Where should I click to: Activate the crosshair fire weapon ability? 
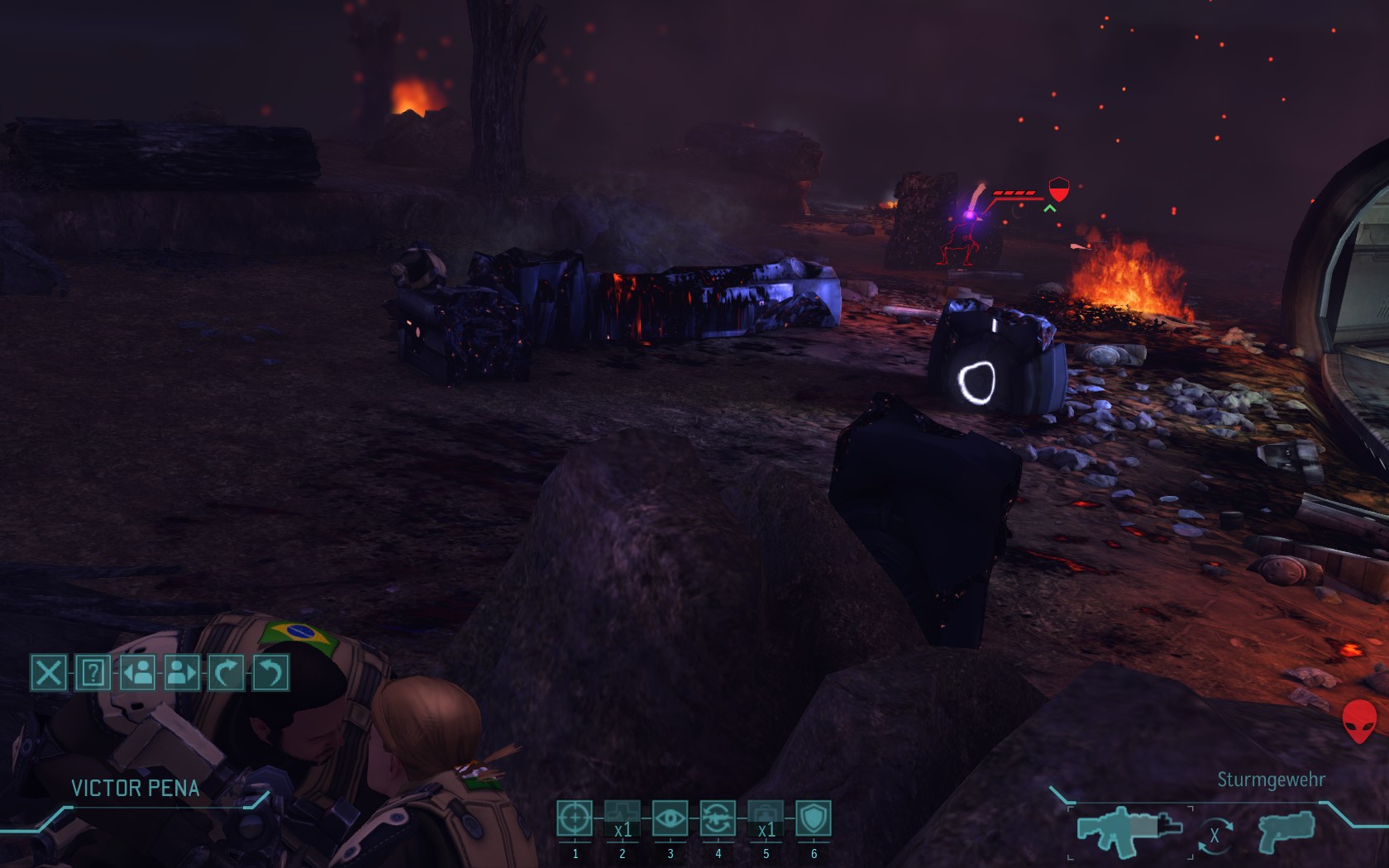(575, 818)
